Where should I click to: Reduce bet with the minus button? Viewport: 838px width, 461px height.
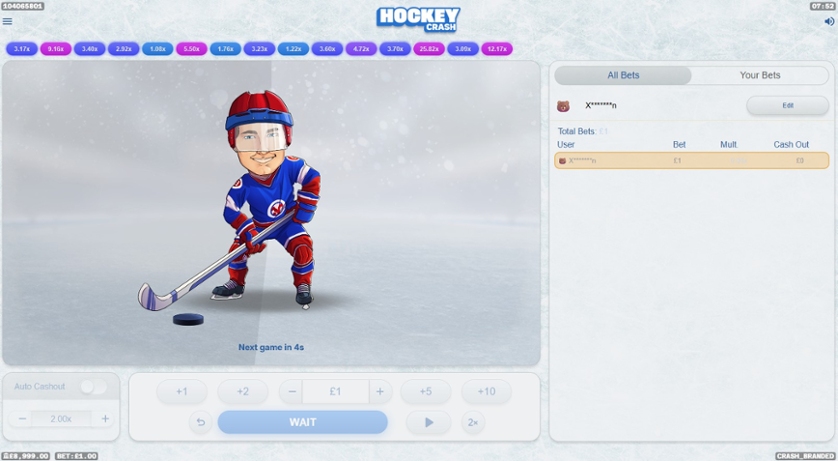(291, 392)
